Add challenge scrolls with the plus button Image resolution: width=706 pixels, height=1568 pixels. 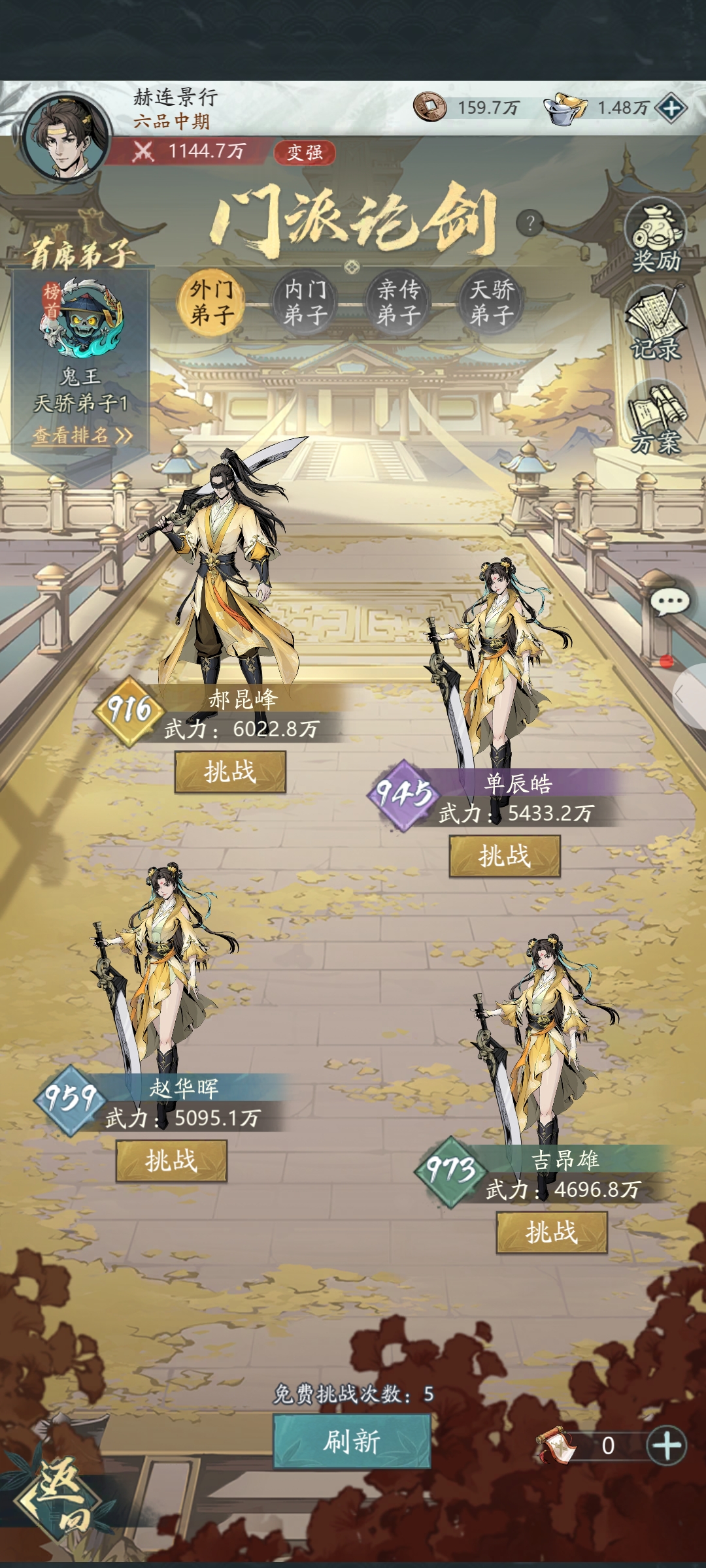[x=666, y=1445]
